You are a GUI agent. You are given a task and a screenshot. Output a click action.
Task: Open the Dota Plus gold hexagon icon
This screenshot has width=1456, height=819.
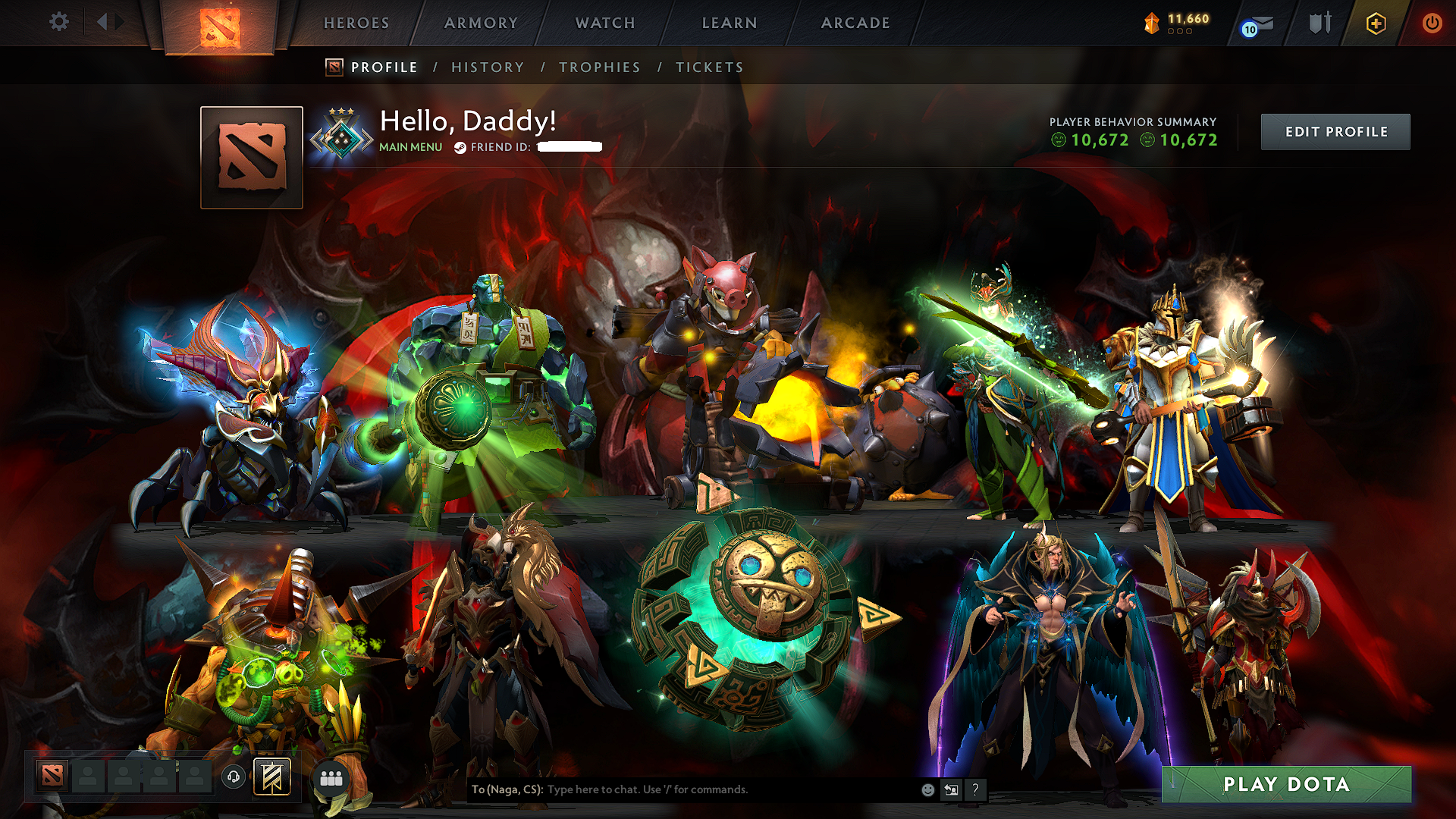(1376, 23)
